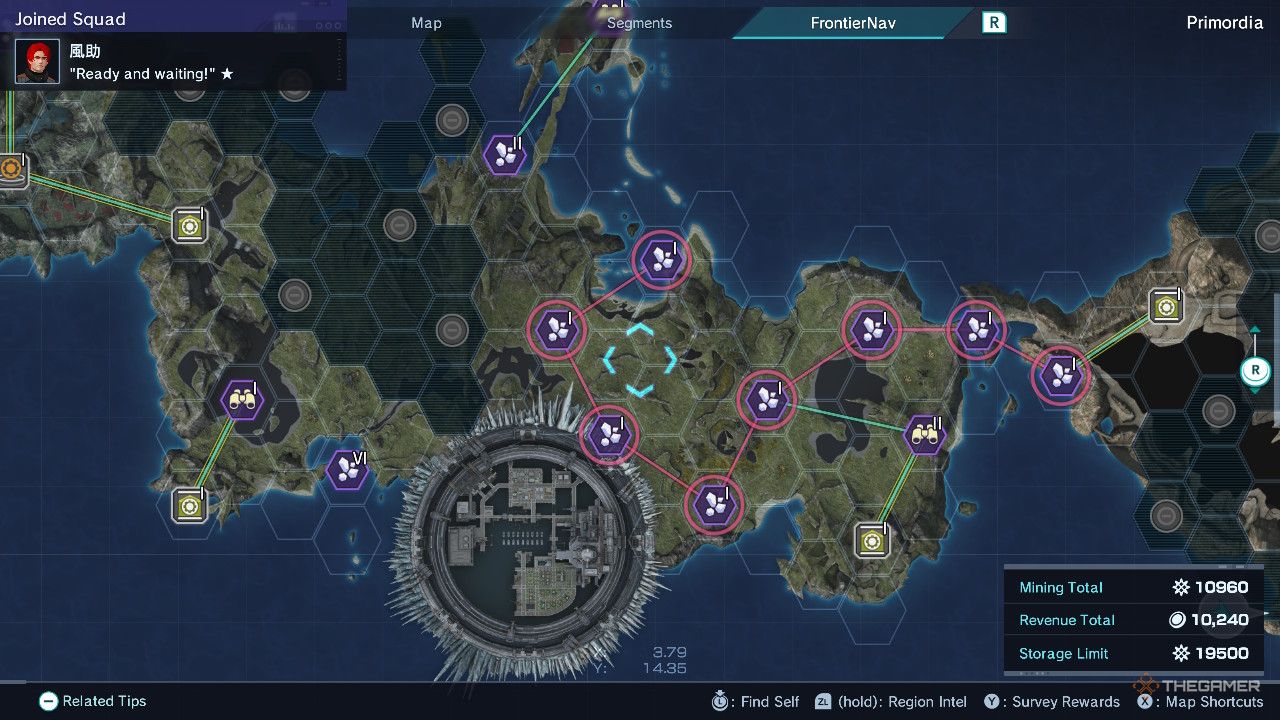Screen dimensions: 1280x720
Task: Open the Segments tab
Action: (639, 23)
